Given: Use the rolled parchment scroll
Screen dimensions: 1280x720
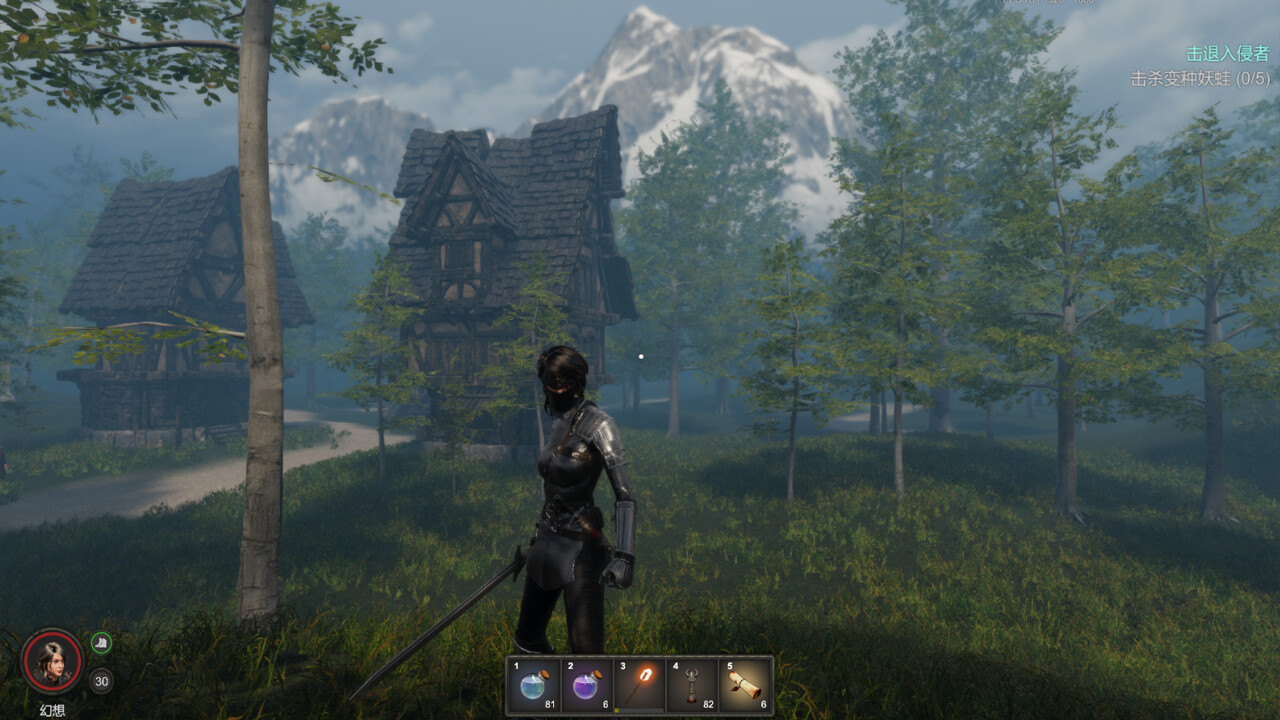Looking at the screenshot, I should pos(745,685).
